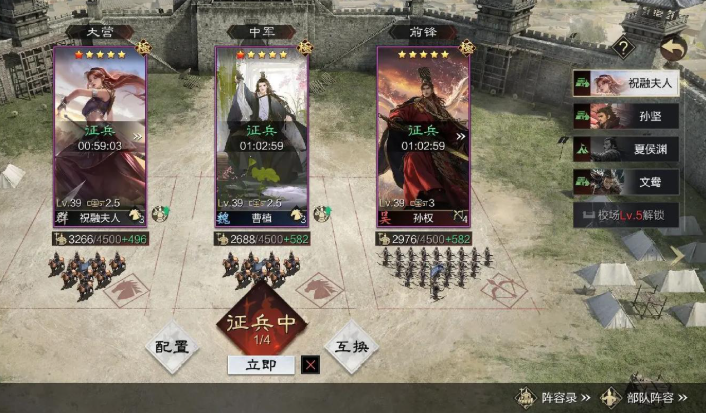Open 部队阵容 troop lineup

(643, 398)
